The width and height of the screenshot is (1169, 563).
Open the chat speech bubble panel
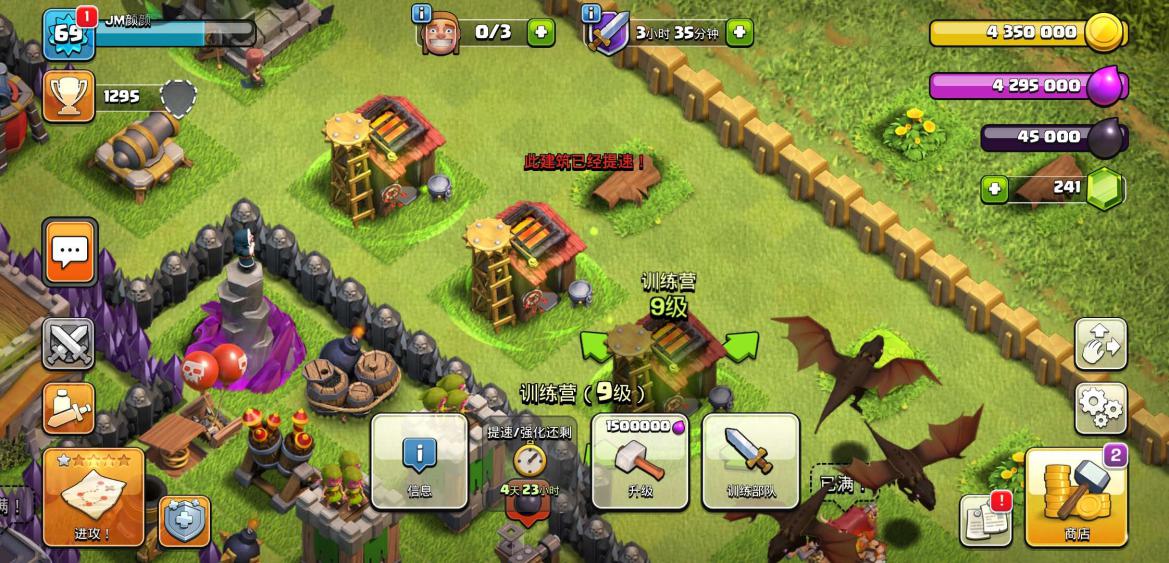tap(70, 252)
